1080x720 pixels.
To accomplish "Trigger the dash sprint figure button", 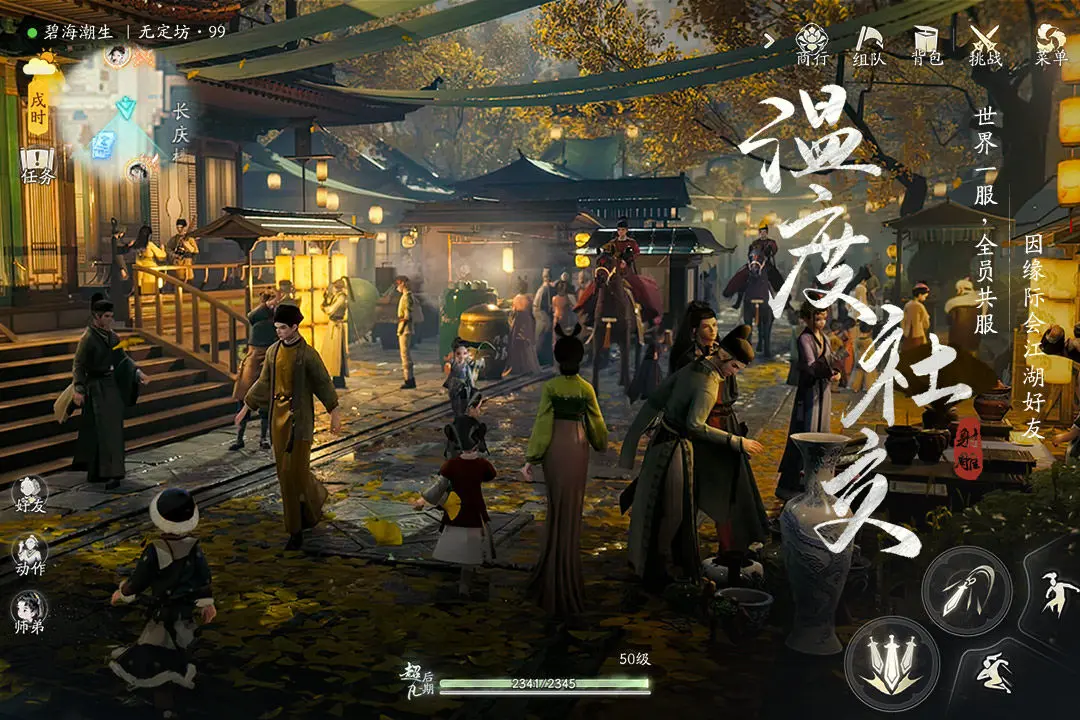I will pos(993,669).
